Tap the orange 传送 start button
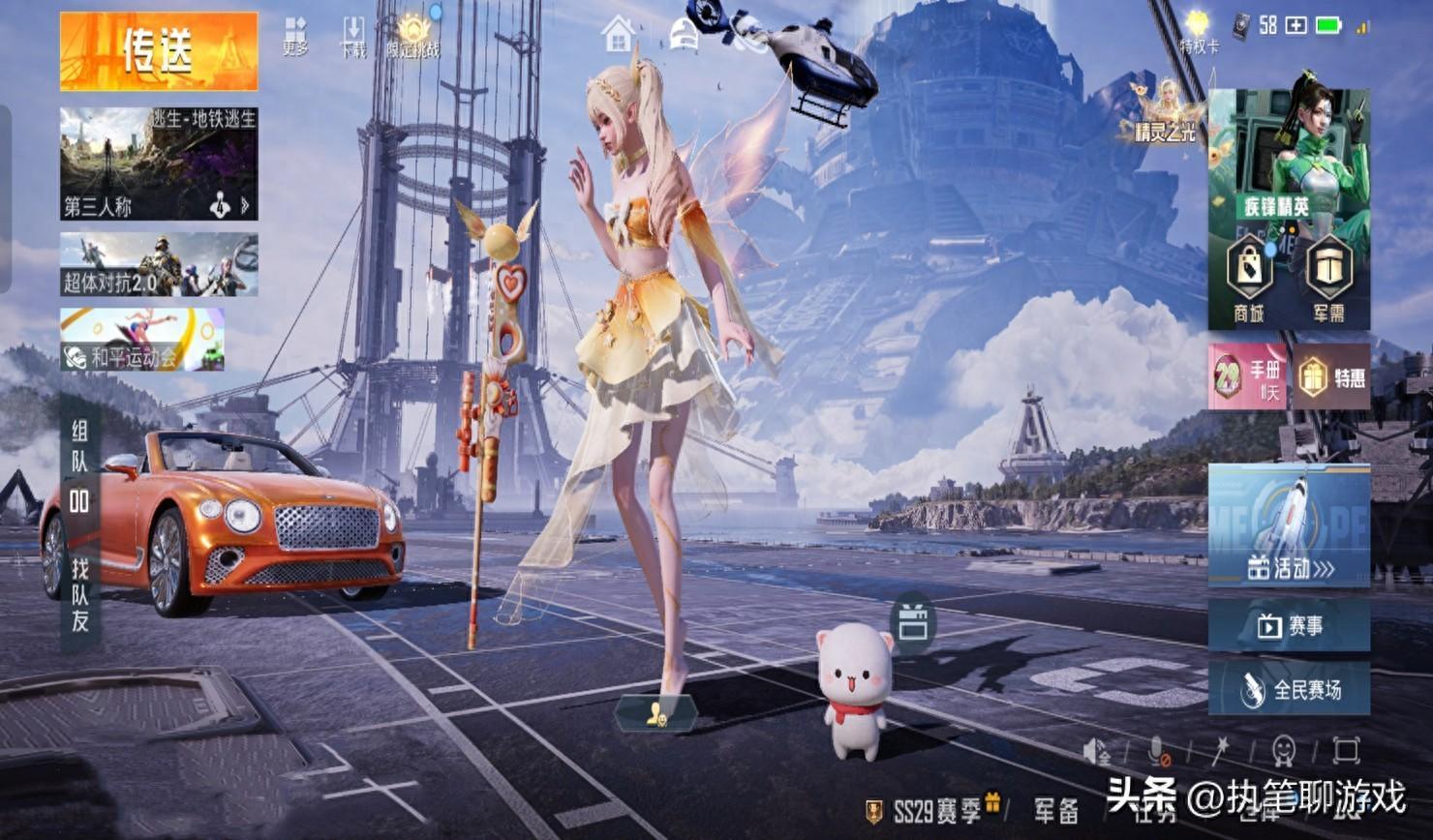Viewport: 1433px width, 840px height. click(x=159, y=51)
